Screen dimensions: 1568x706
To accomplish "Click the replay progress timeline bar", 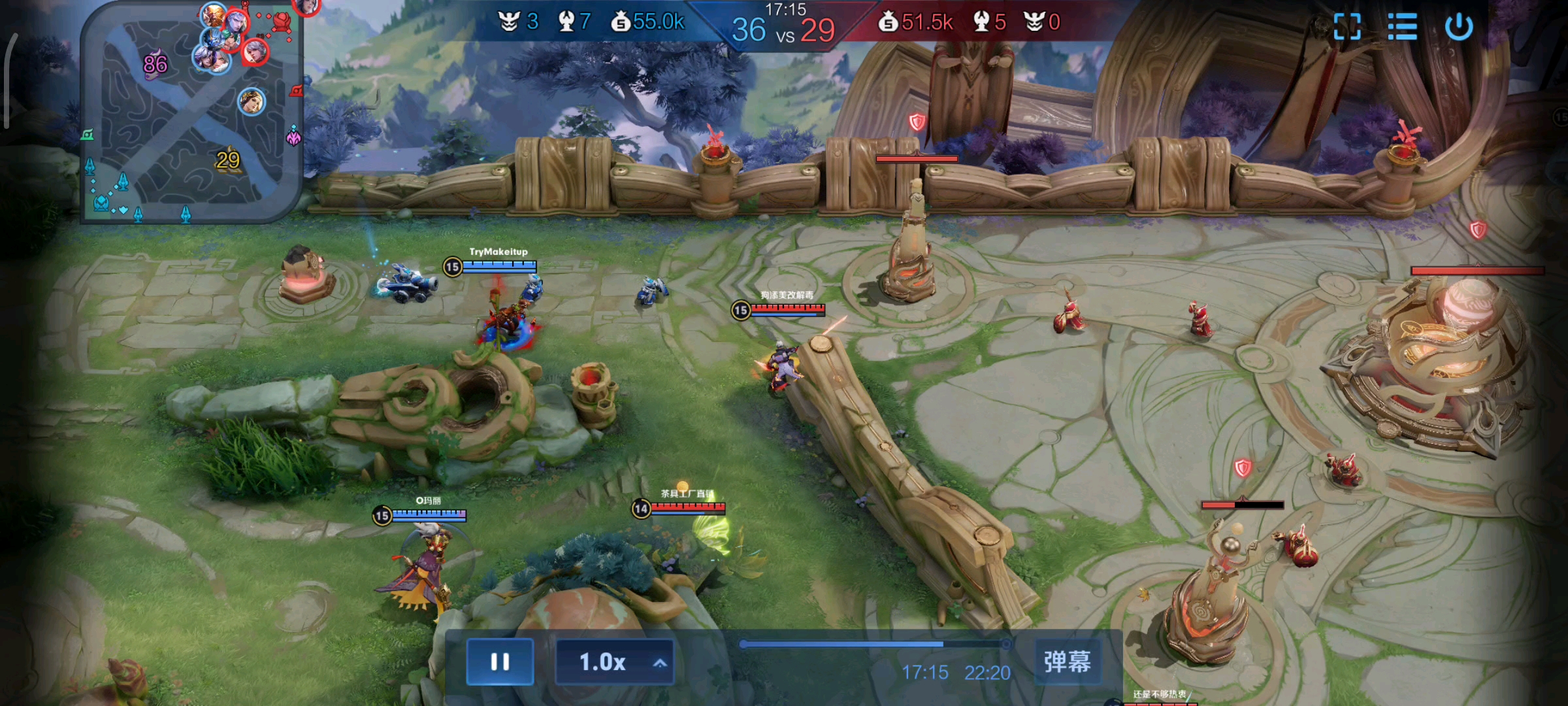I will (874, 645).
